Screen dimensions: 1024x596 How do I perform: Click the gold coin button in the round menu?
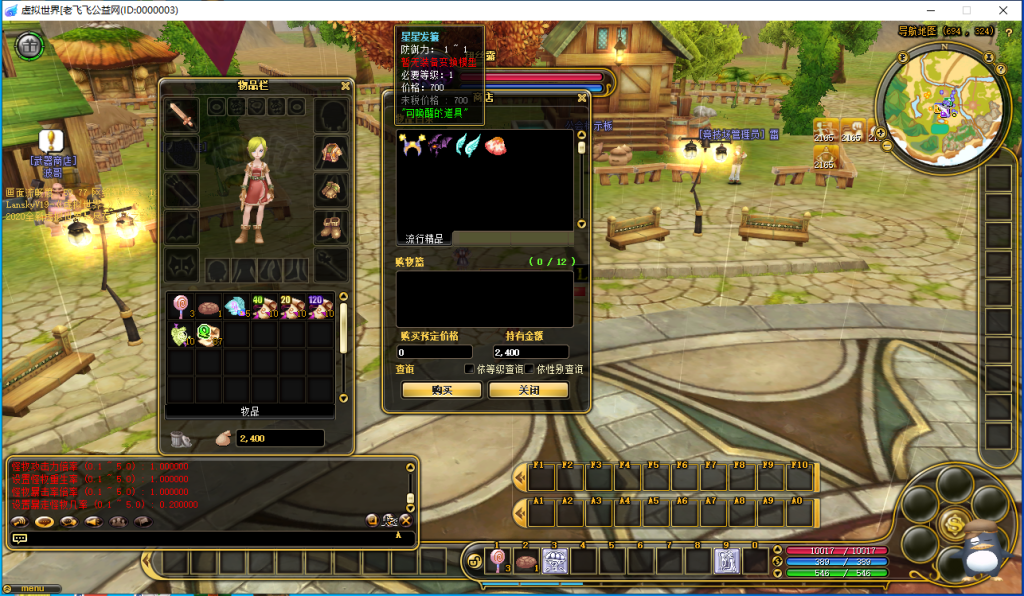coord(953,522)
